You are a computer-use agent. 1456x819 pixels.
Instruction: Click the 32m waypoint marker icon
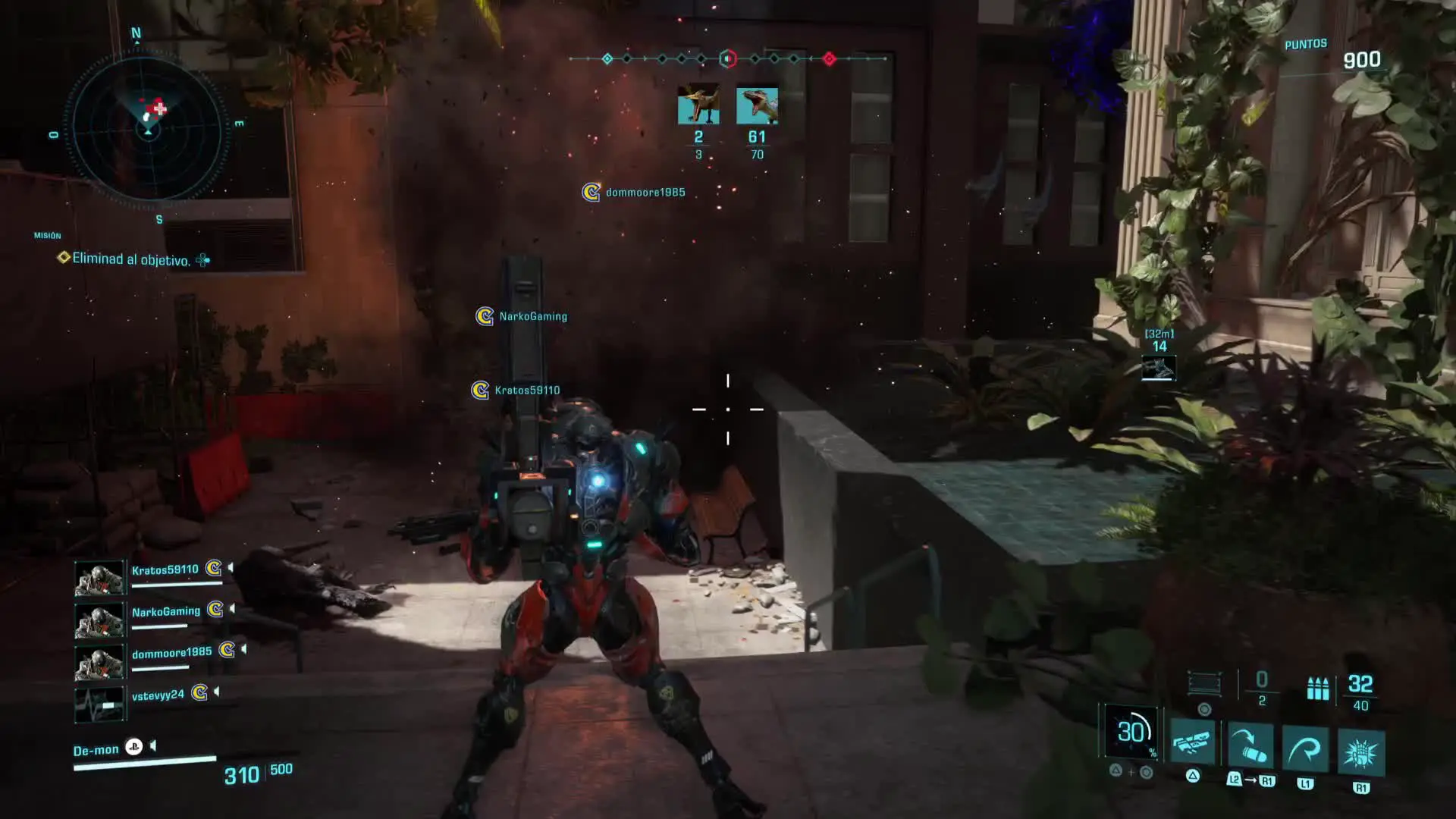(1159, 368)
